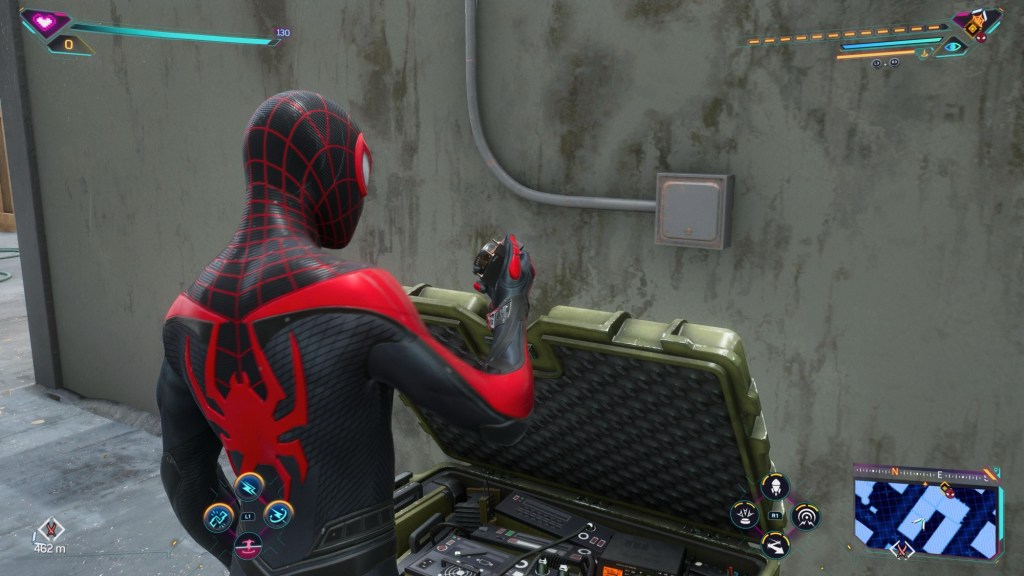
Task: Trigger the chain-link Venom ability
Action: click(218, 516)
